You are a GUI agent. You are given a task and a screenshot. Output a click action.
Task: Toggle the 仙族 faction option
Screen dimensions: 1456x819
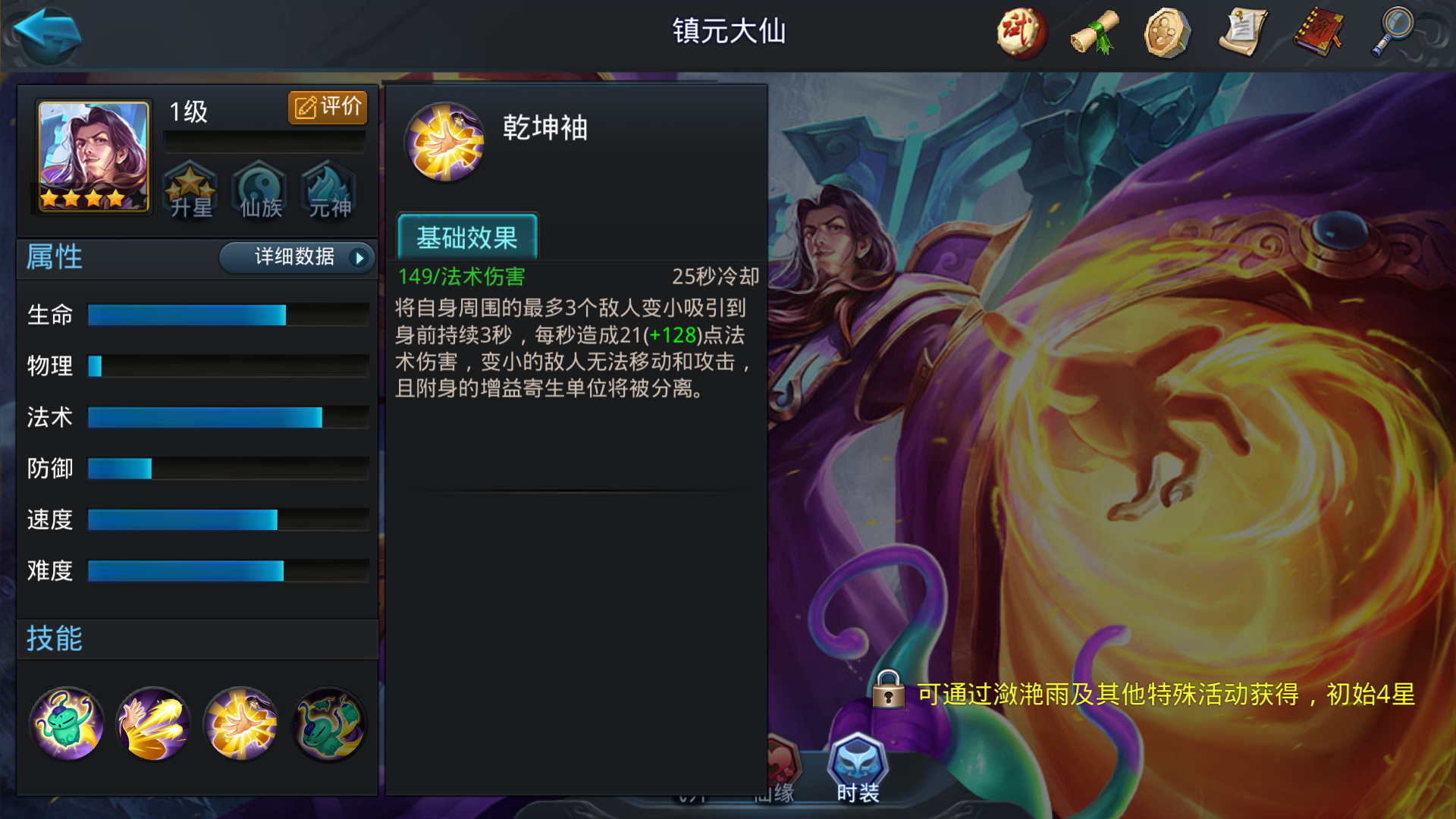(259, 191)
